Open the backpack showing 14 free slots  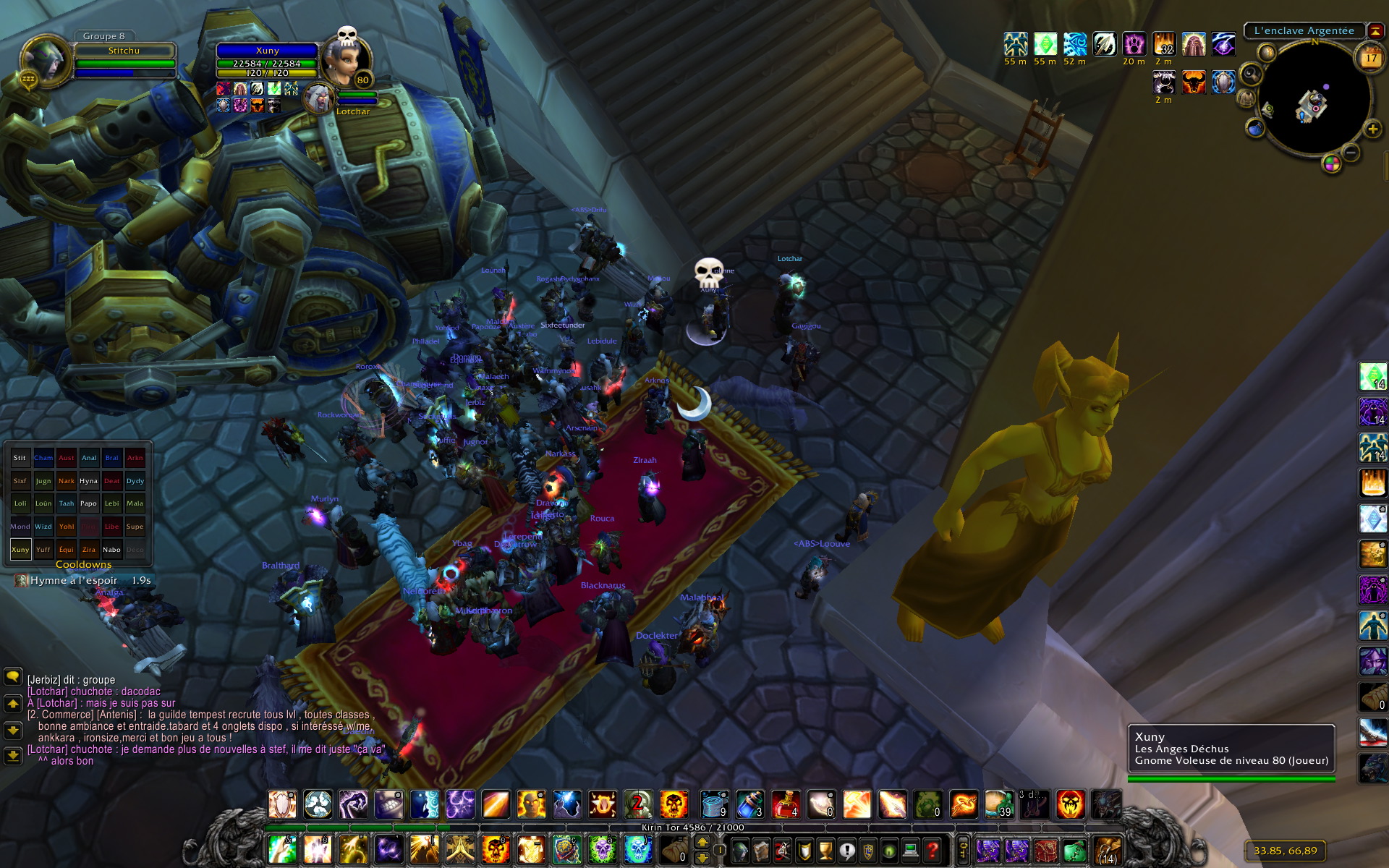pyautogui.click(x=1107, y=850)
